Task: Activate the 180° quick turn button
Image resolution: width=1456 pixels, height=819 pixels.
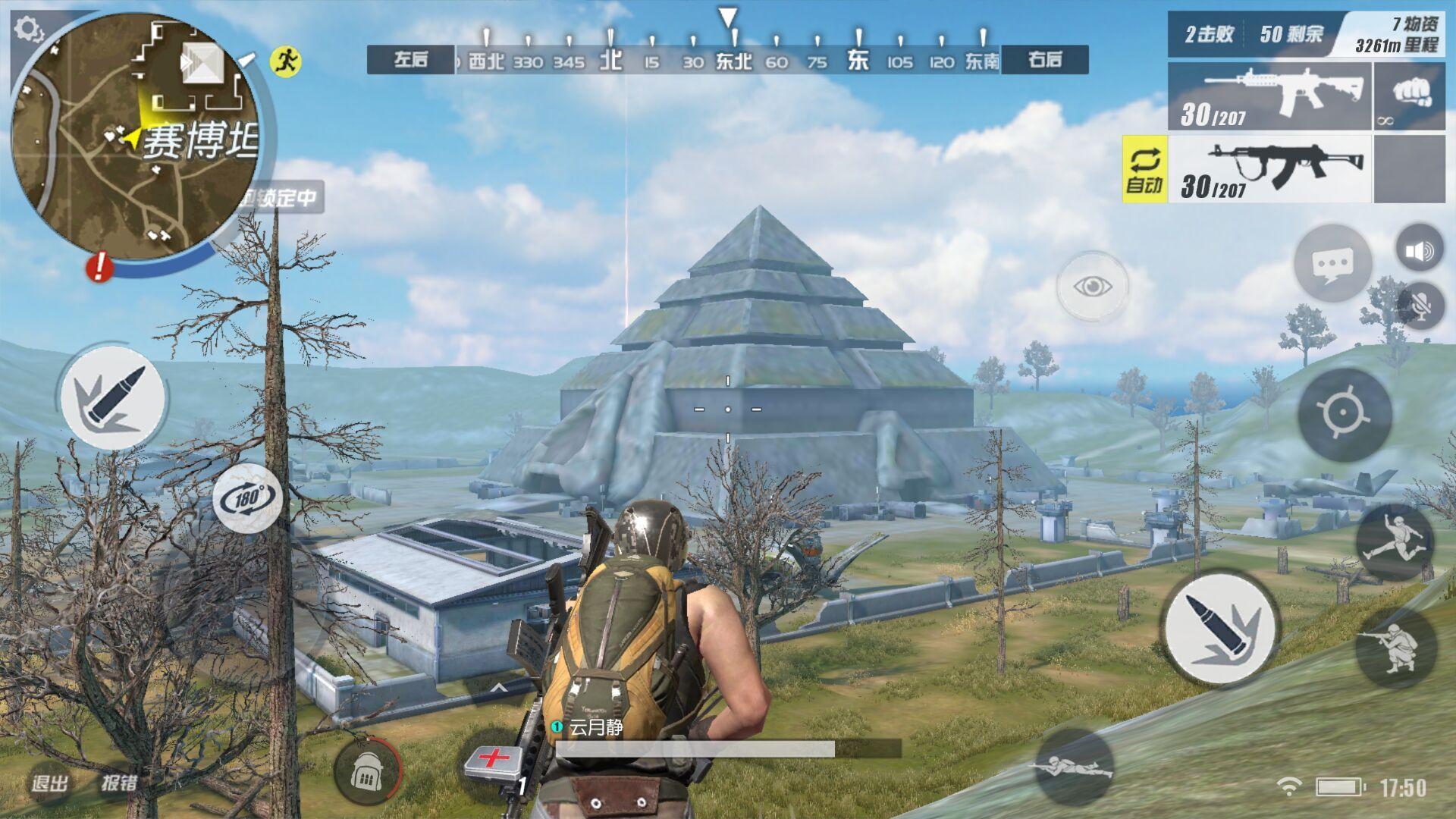Action: pos(247,498)
